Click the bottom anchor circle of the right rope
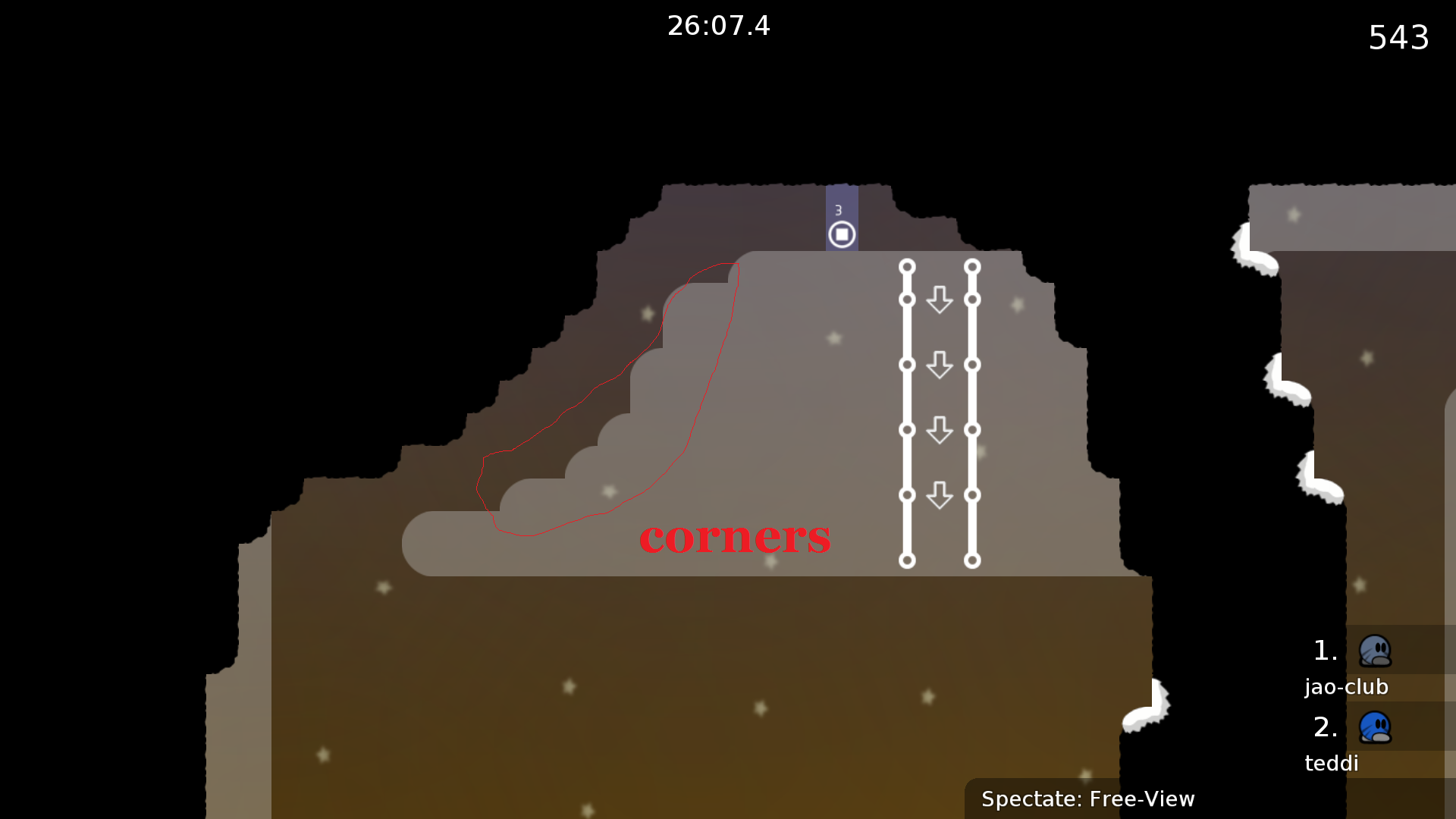The height and width of the screenshot is (819, 1456). click(972, 561)
